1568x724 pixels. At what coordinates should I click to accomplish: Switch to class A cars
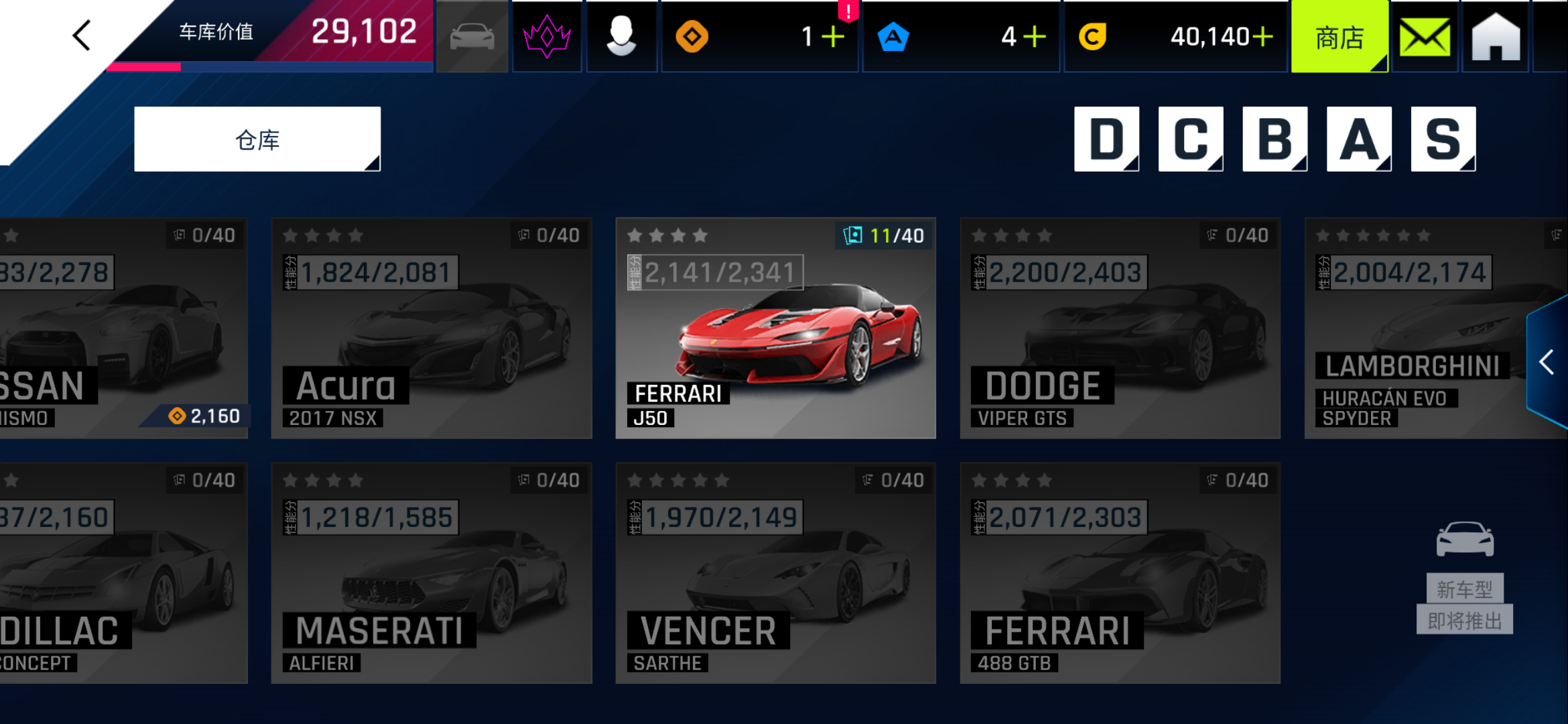pyautogui.click(x=1359, y=139)
